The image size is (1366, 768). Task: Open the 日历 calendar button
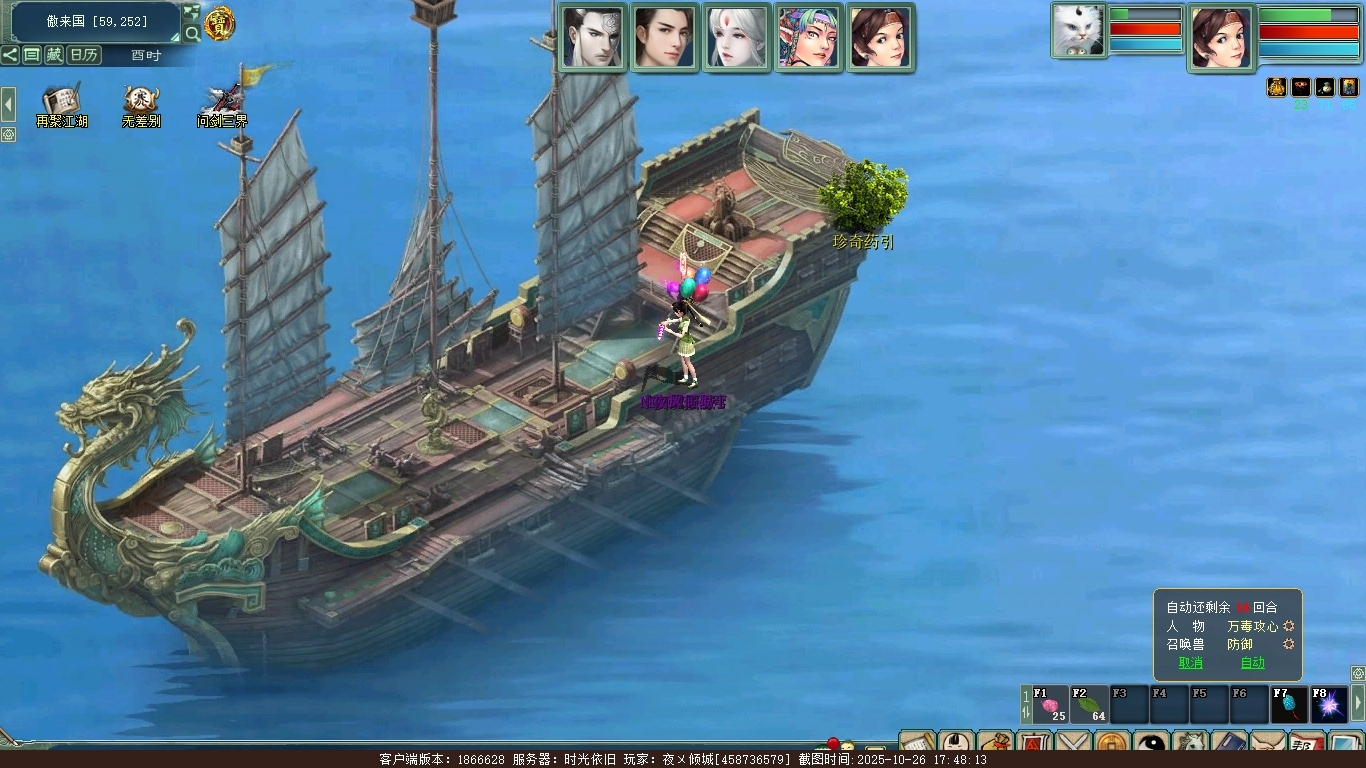84,55
